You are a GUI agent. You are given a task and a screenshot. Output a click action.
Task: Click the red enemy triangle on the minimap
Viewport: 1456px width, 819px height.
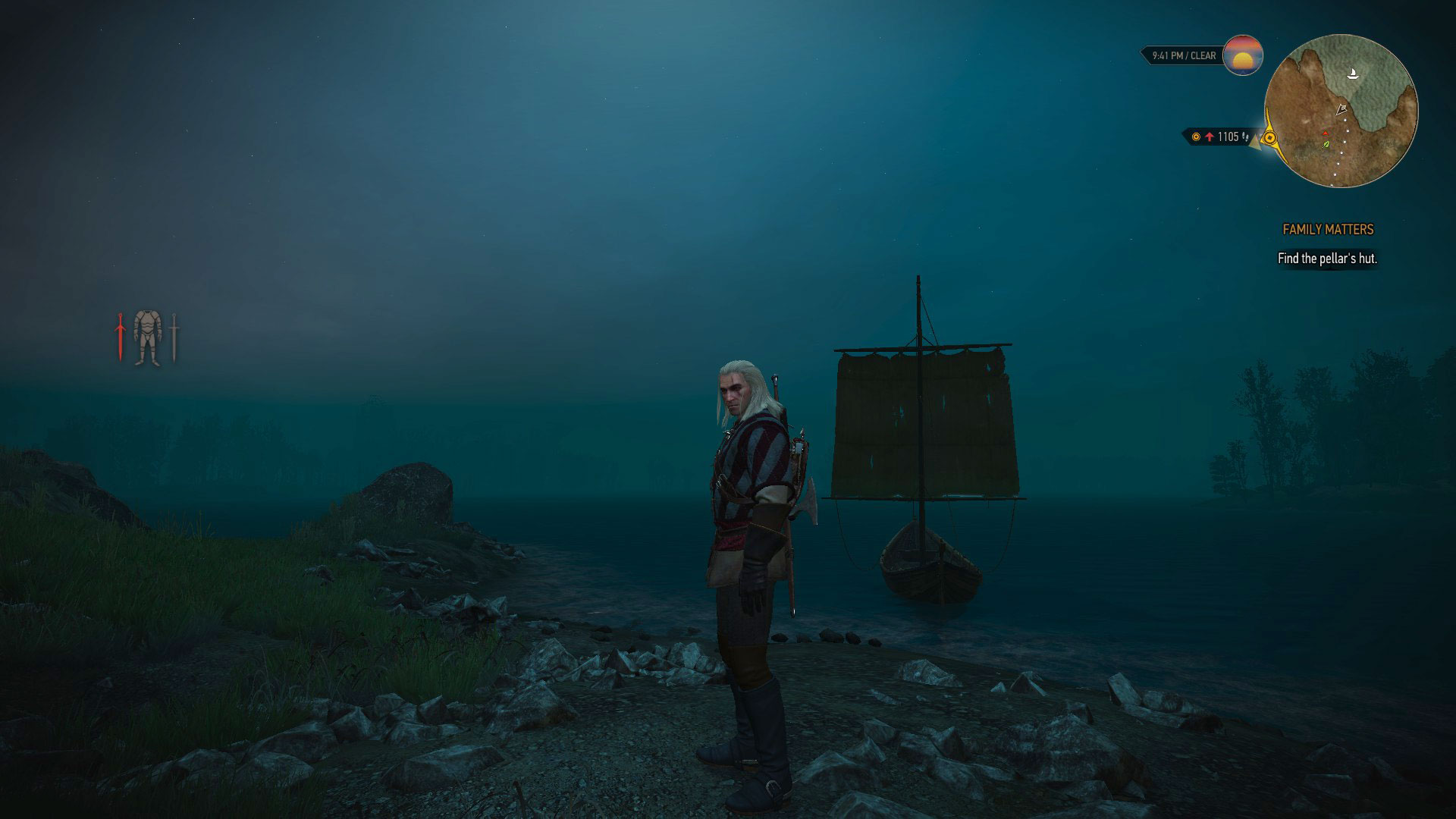point(1325,133)
